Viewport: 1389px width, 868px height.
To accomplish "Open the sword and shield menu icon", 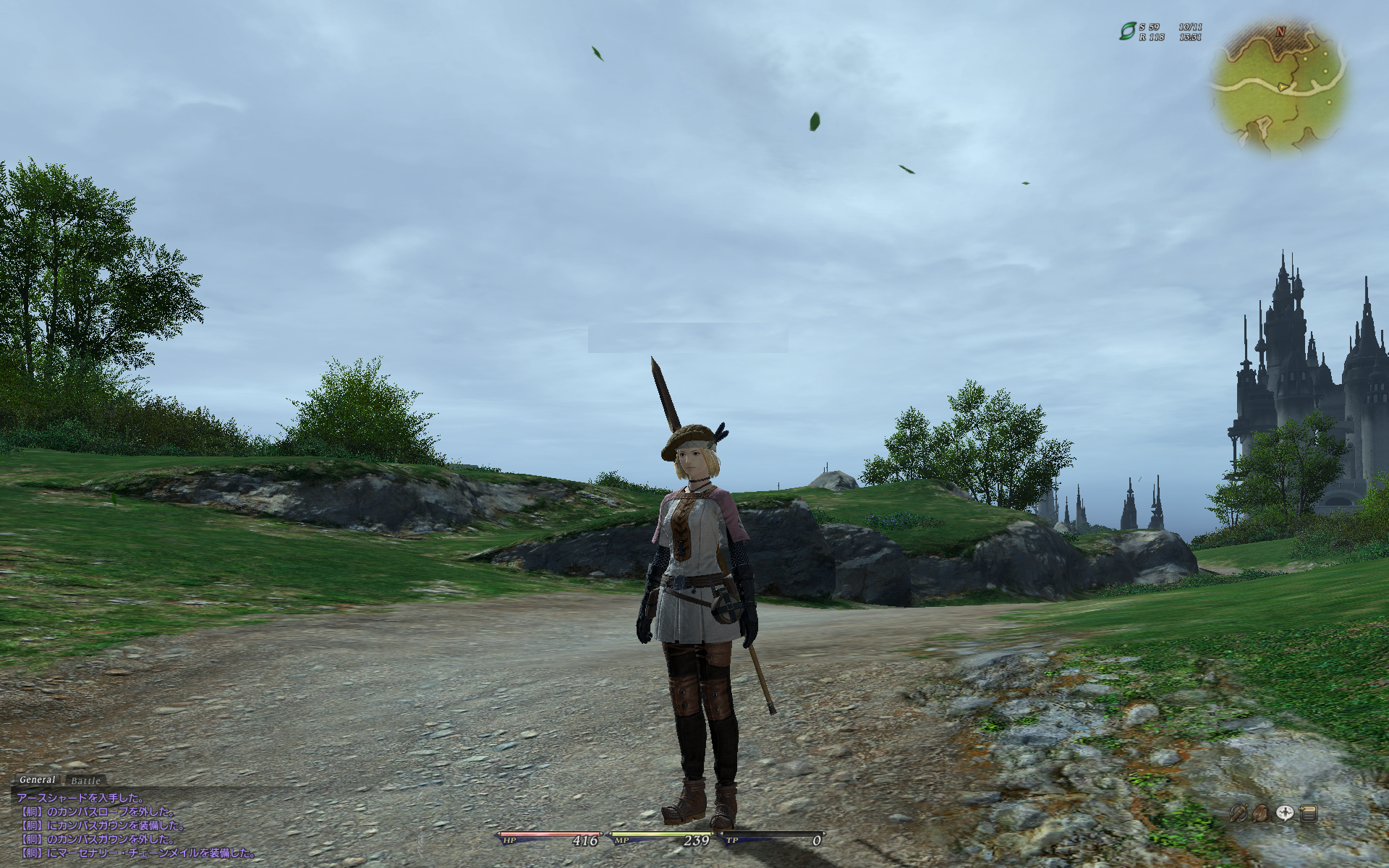I will (x=1239, y=813).
